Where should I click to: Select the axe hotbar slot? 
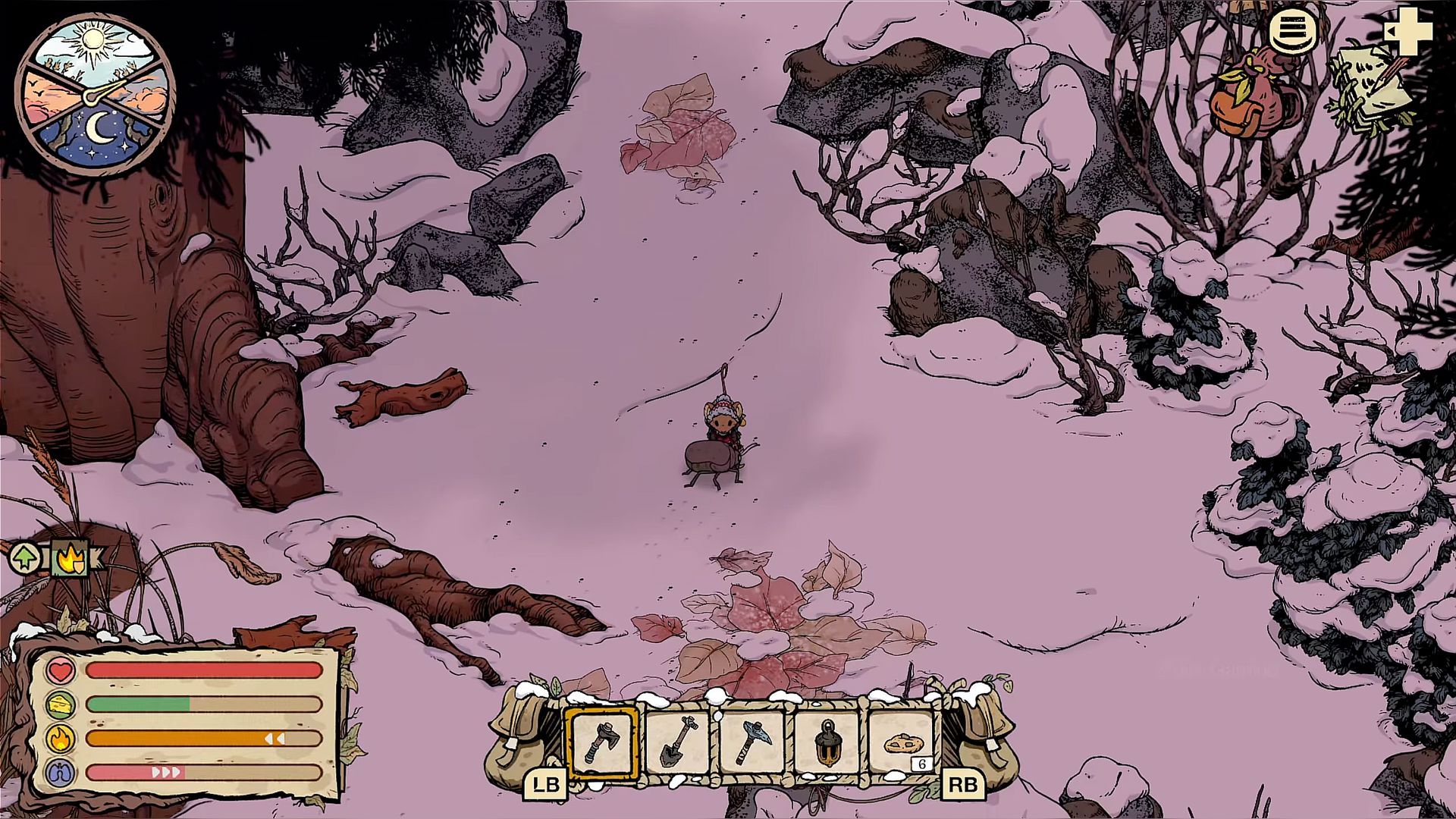pos(601,743)
